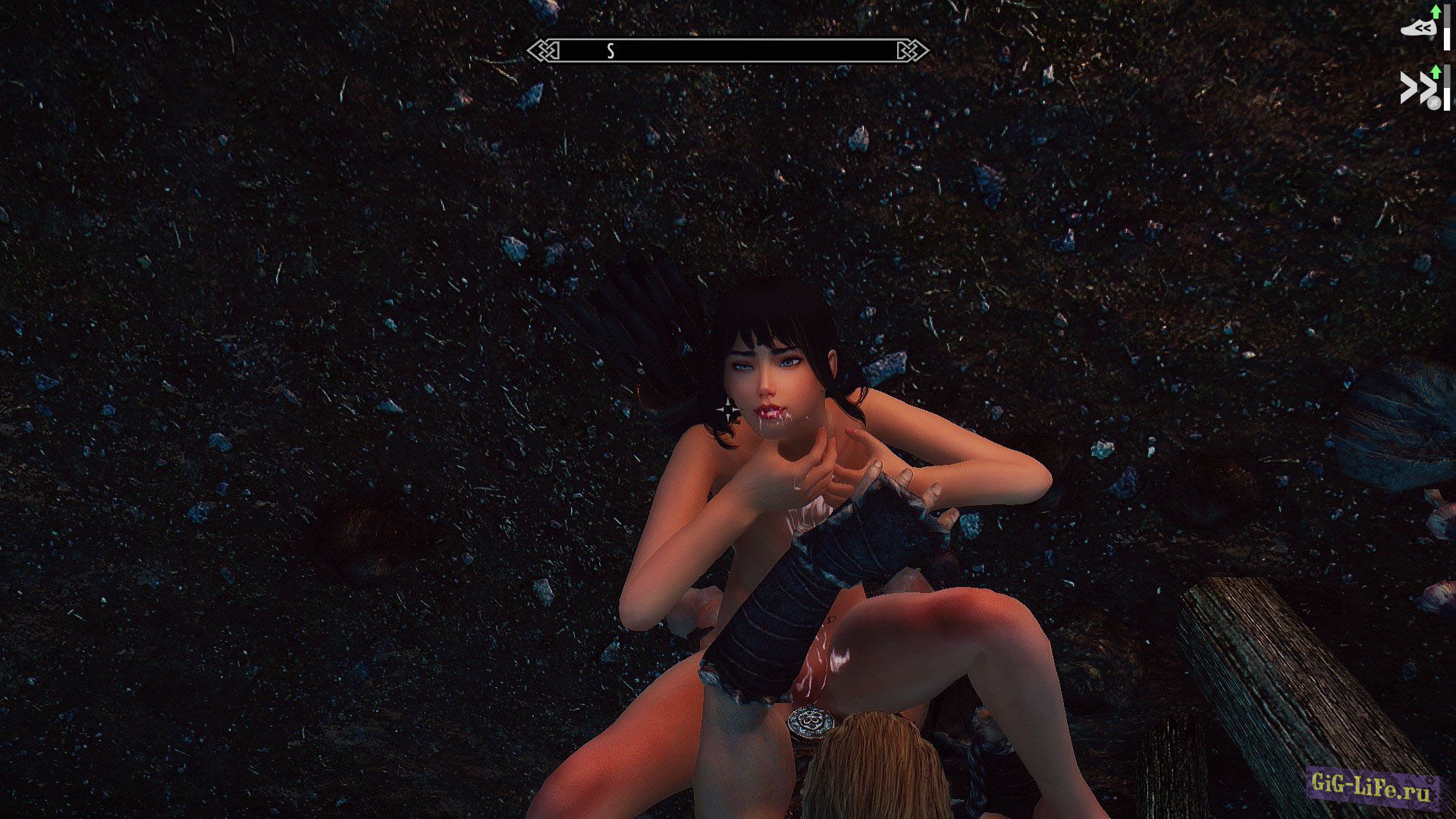Select the double-arrow speed status icon
The height and width of the screenshot is (819, 1456).
pyautogui.click(x=1415, y=88)
